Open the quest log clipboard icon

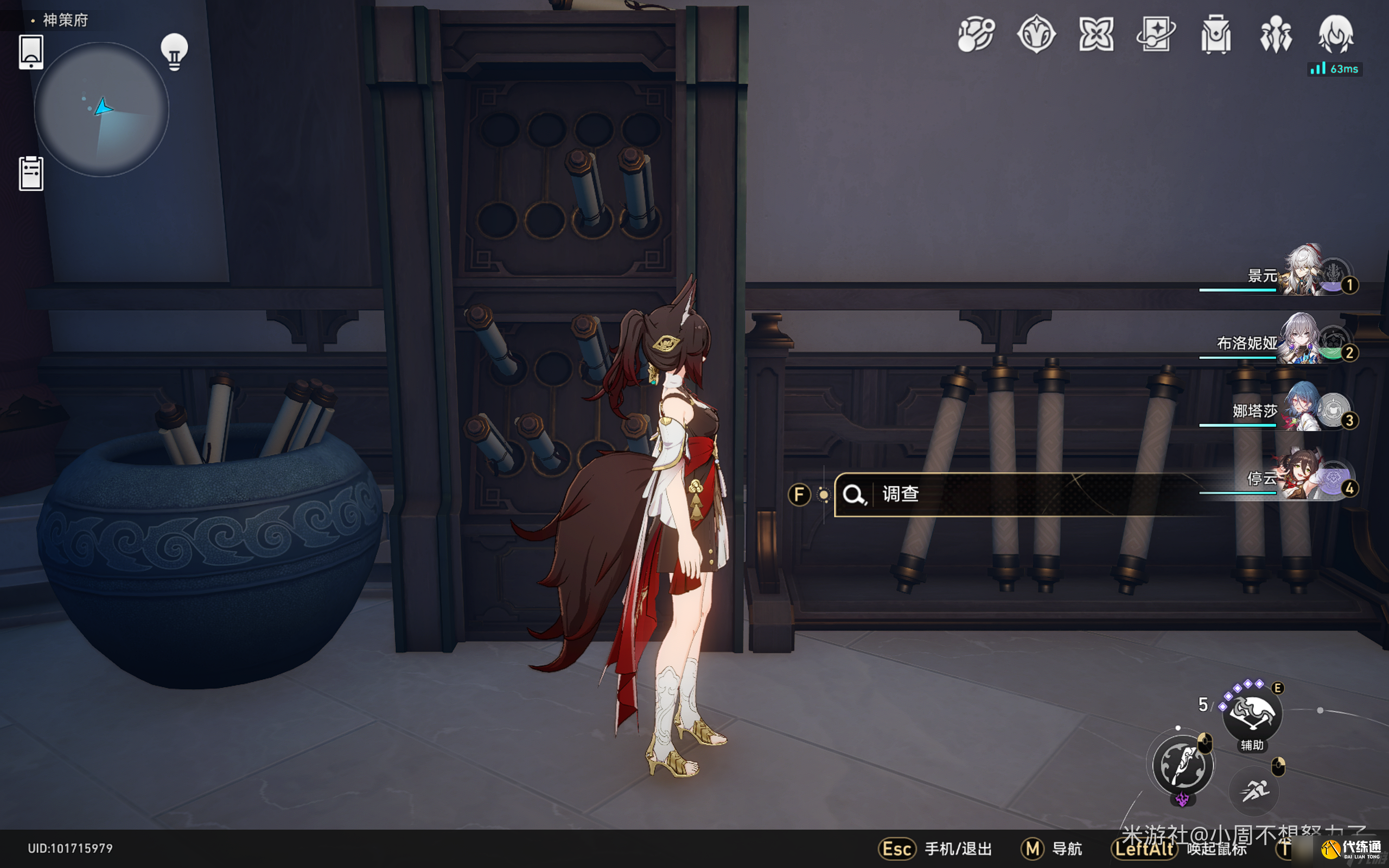[31, 174]
